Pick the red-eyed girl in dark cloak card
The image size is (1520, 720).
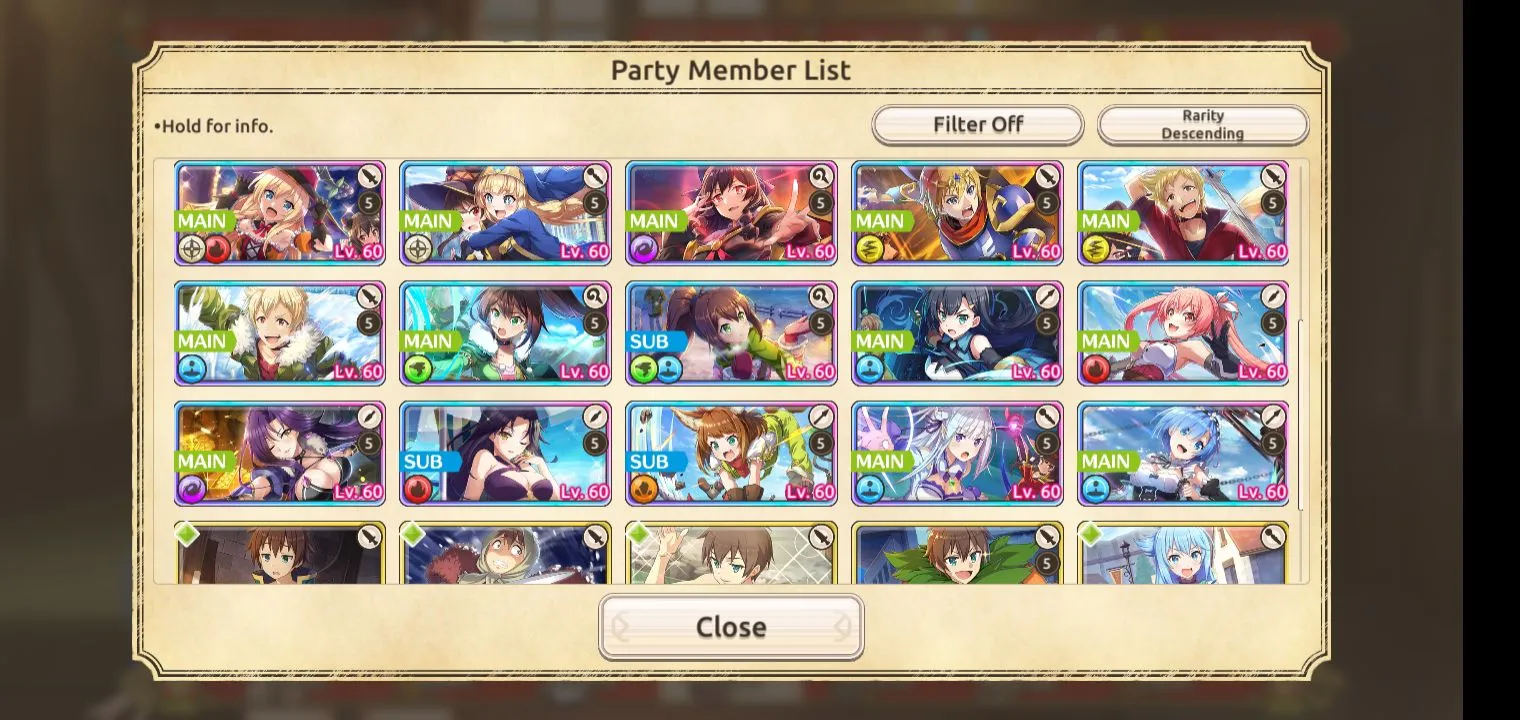pos(731,214)
